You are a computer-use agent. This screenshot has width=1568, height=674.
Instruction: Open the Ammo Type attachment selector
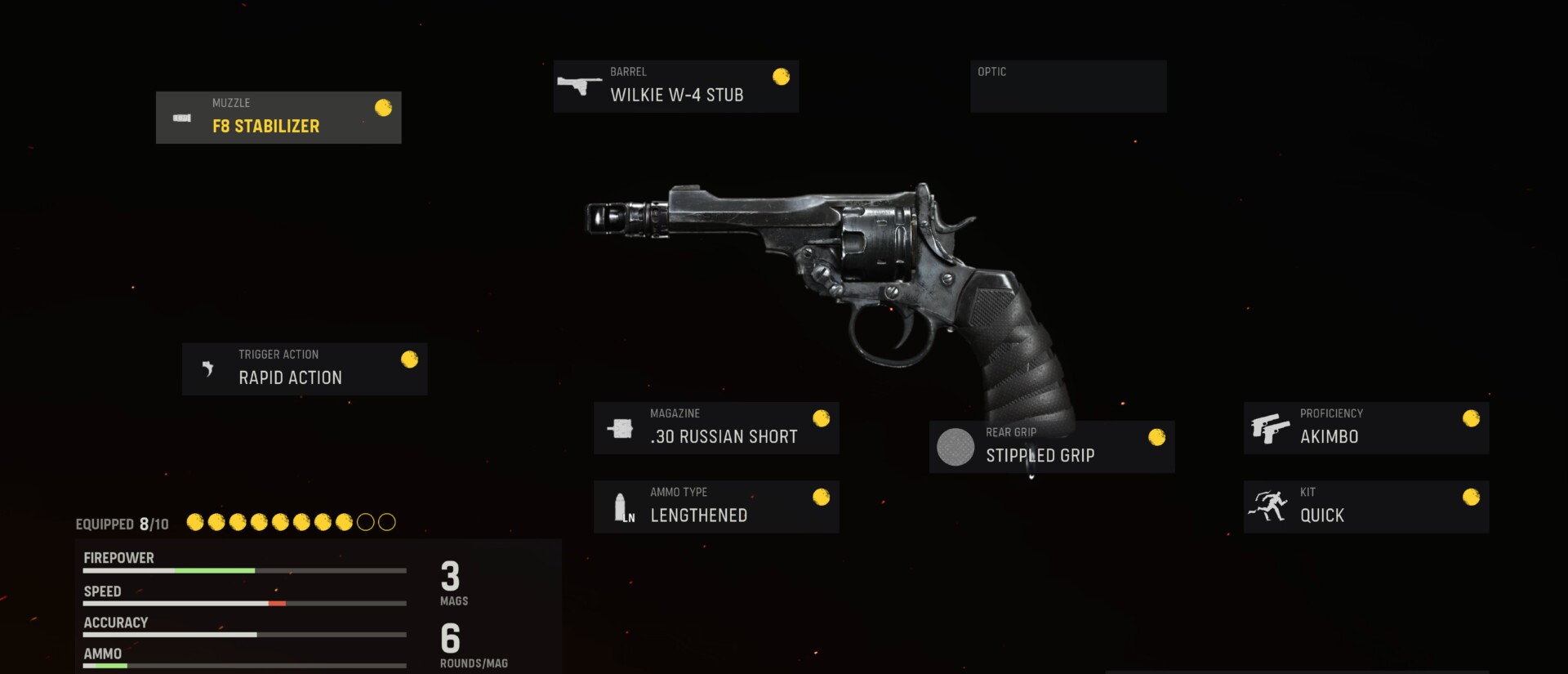click(716, 506)
